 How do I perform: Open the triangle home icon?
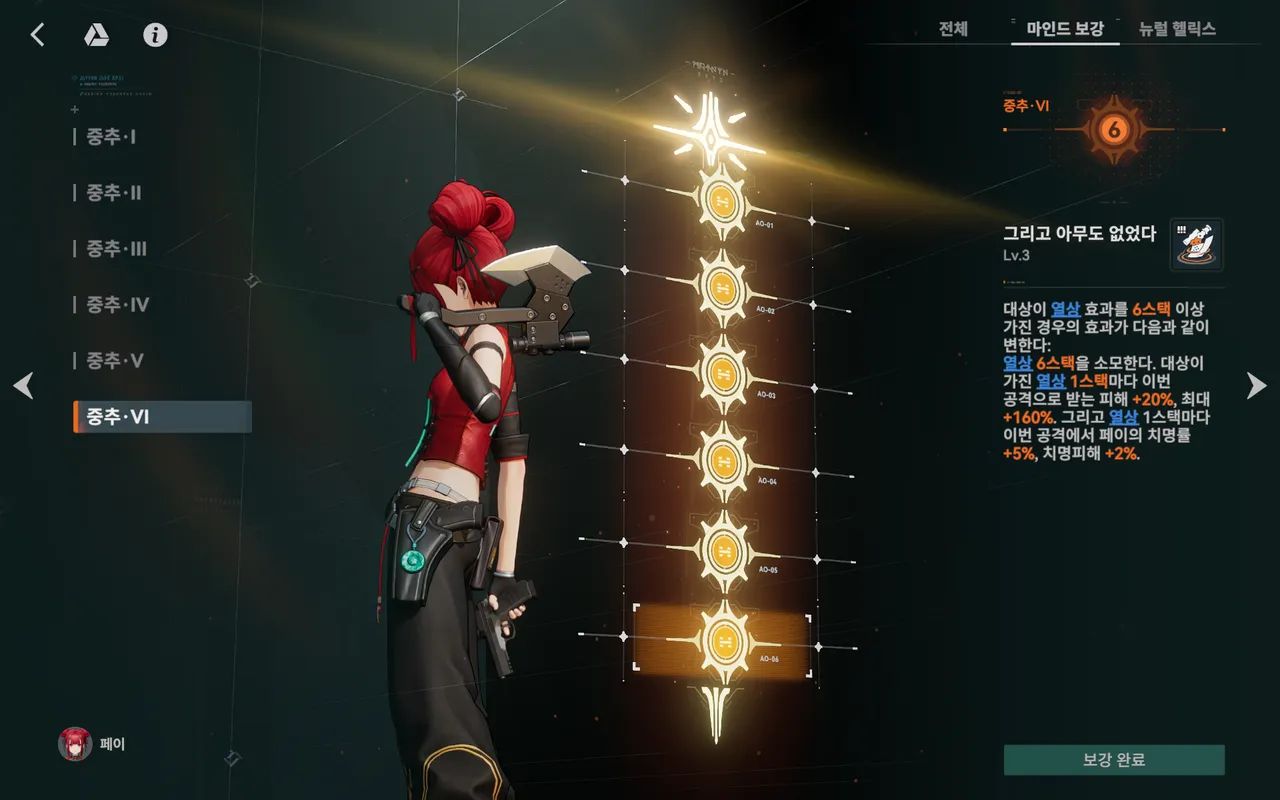coord(96,35)
